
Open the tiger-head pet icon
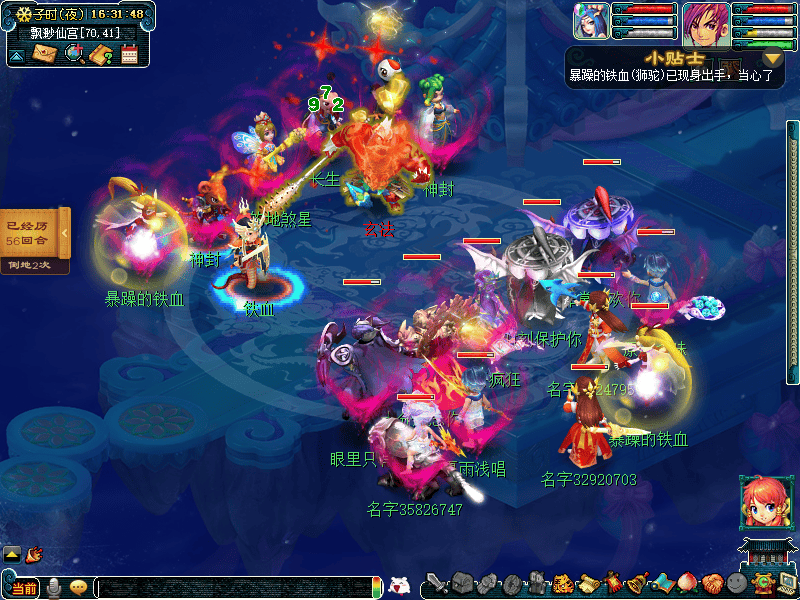pos(562,584)
